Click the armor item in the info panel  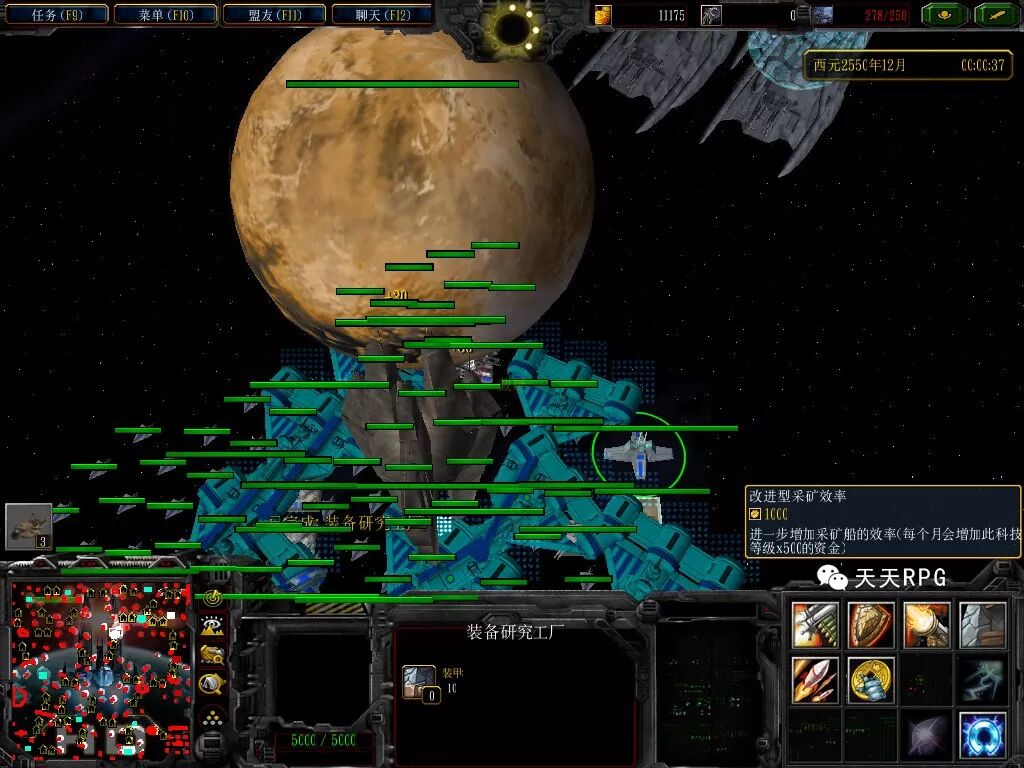pyautogui.click(x=419, y=681)
